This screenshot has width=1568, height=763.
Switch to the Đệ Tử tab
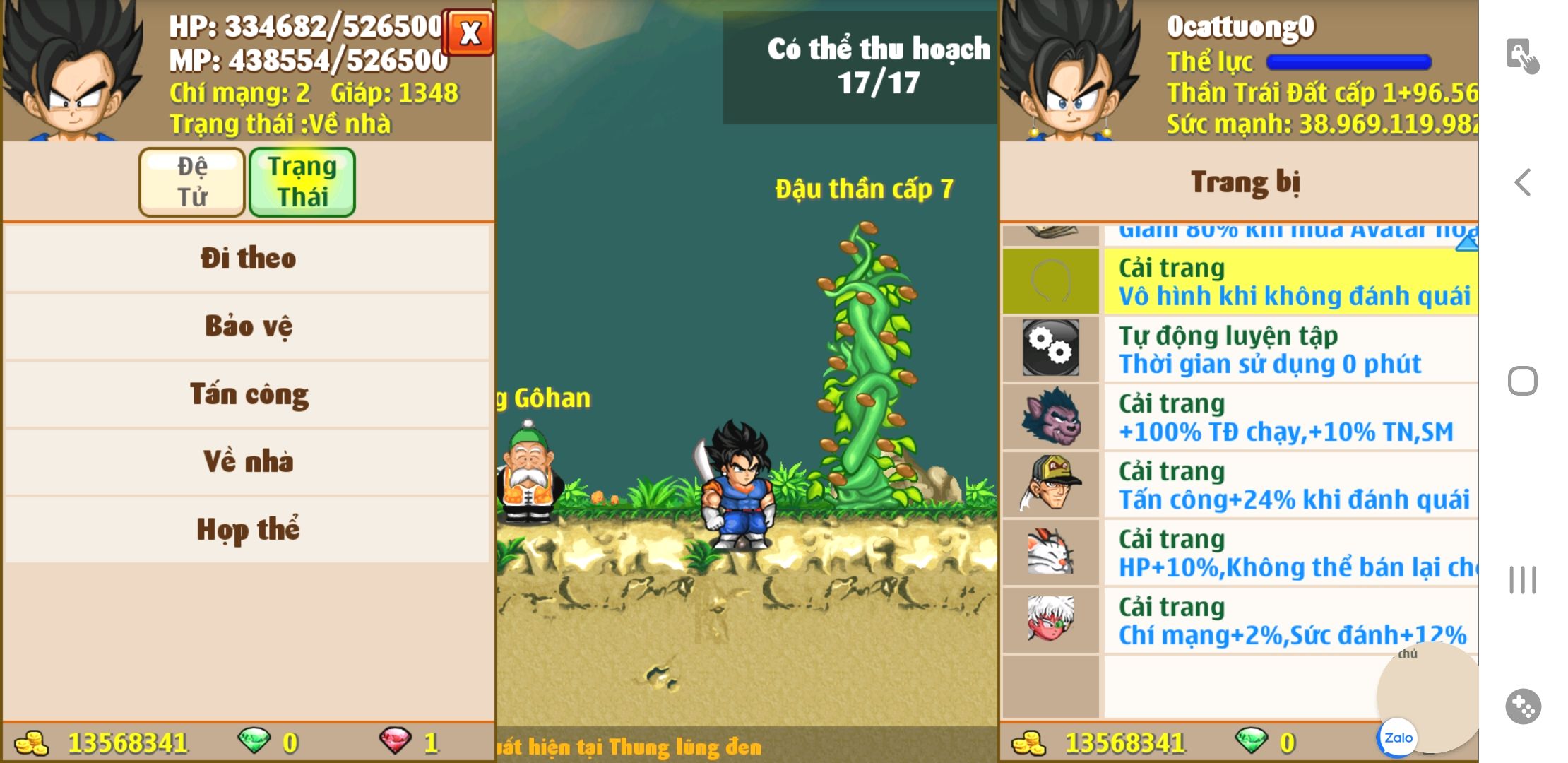[192, 182]
